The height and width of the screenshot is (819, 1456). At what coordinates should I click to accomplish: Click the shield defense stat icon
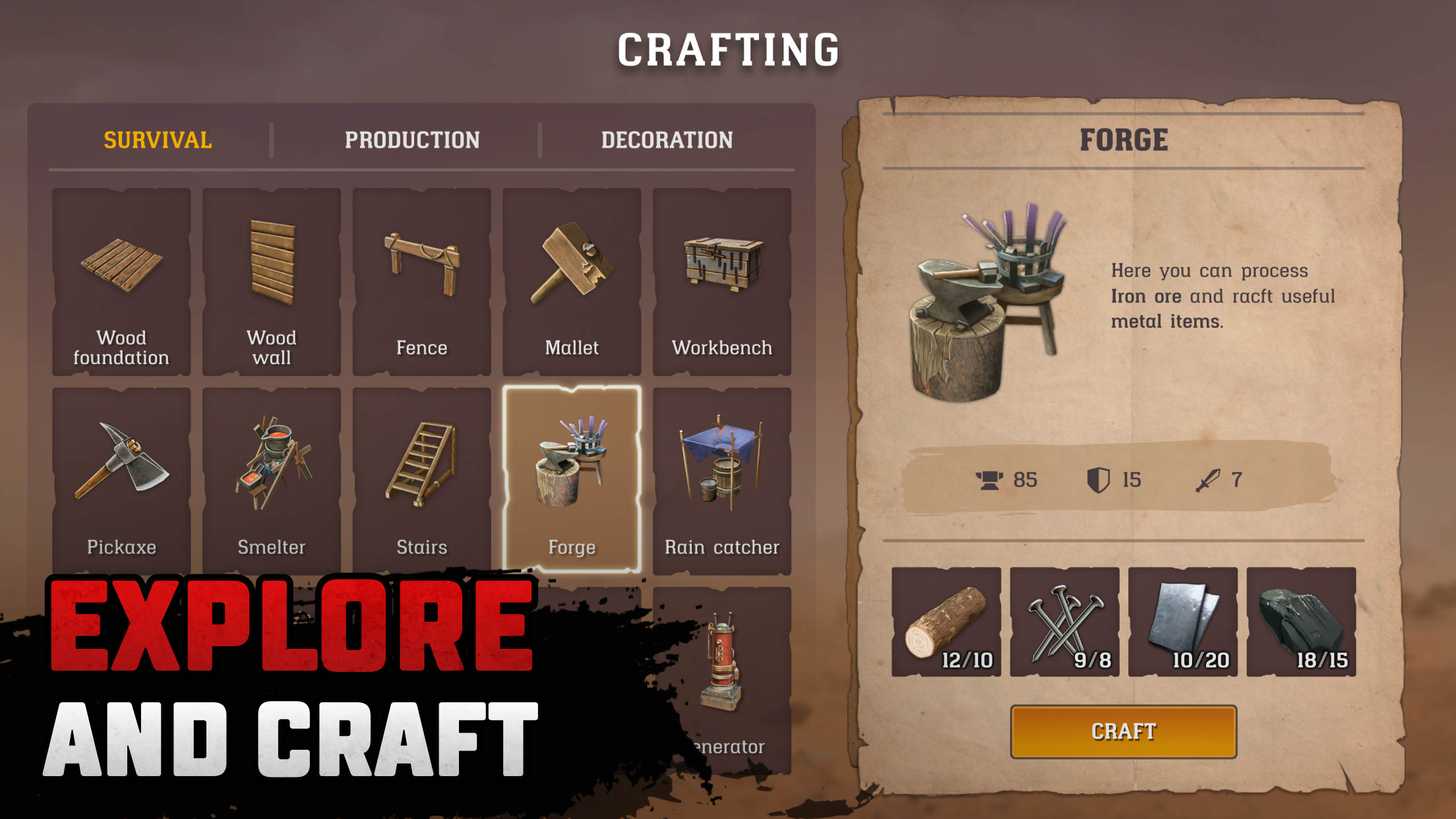point(1097,479)
